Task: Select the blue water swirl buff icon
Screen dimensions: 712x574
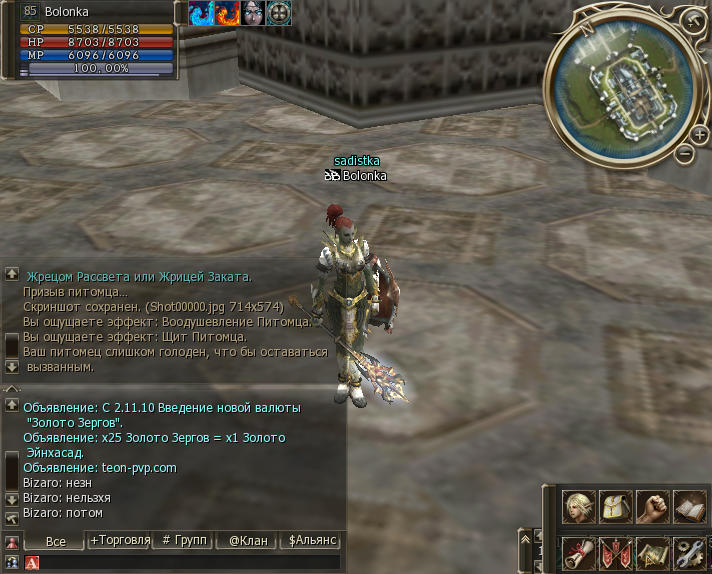Action: (x=201, y=13)
